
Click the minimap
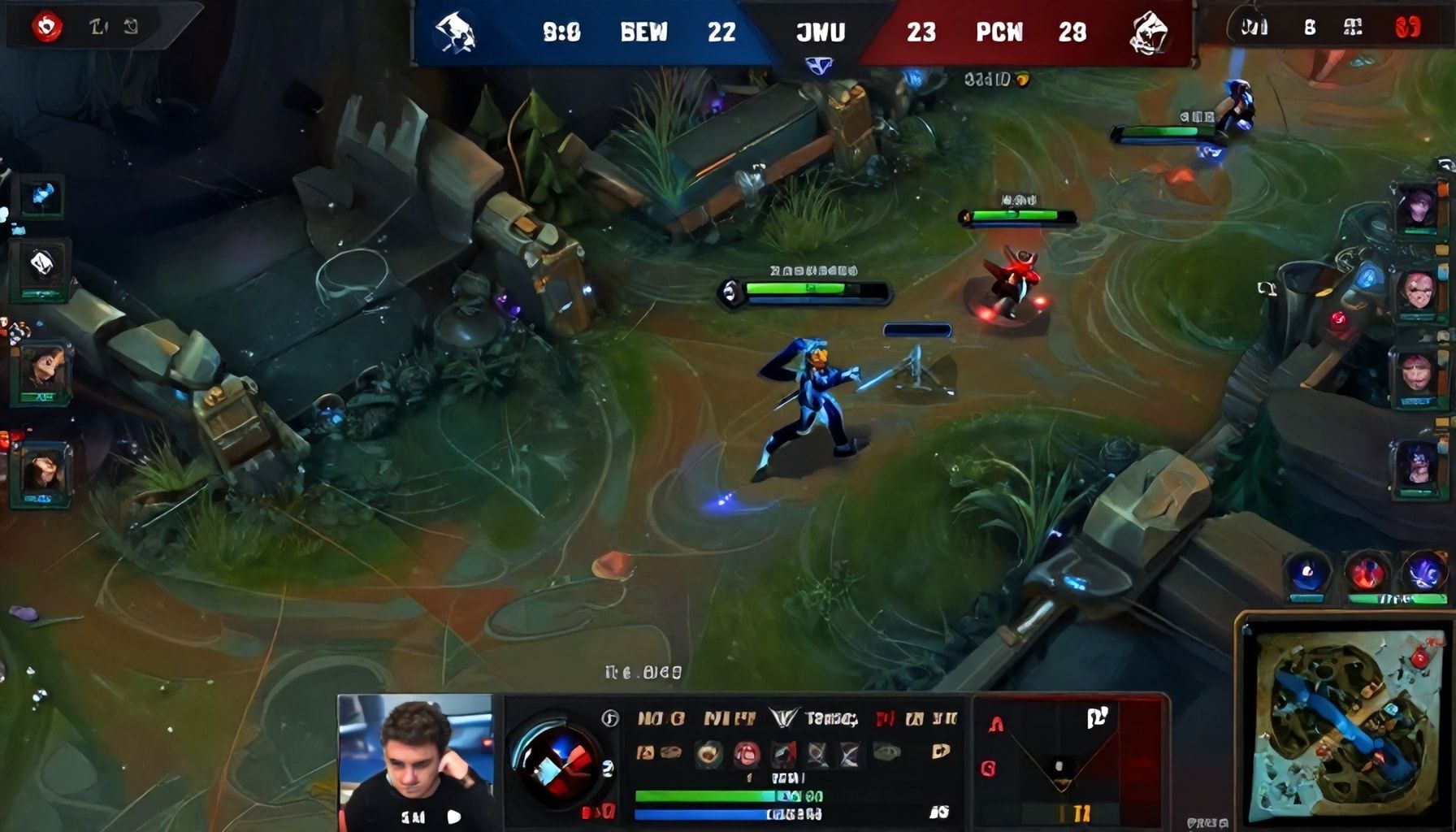pos(1345,726)
